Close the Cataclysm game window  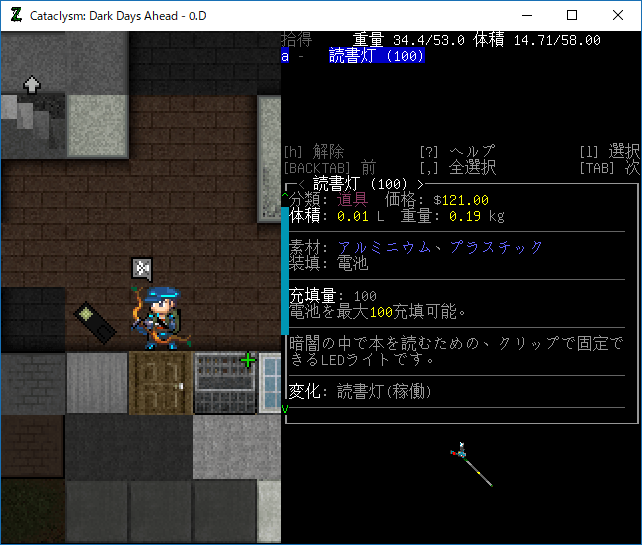point(618,15)
